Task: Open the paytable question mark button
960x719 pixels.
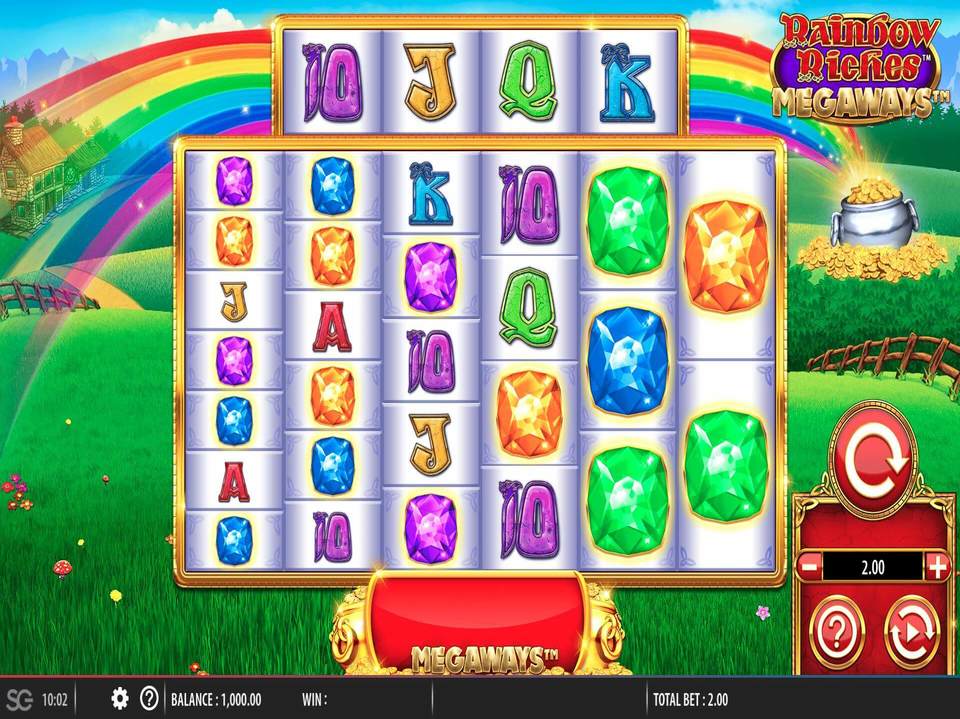Action: click(x=836, y=631)
